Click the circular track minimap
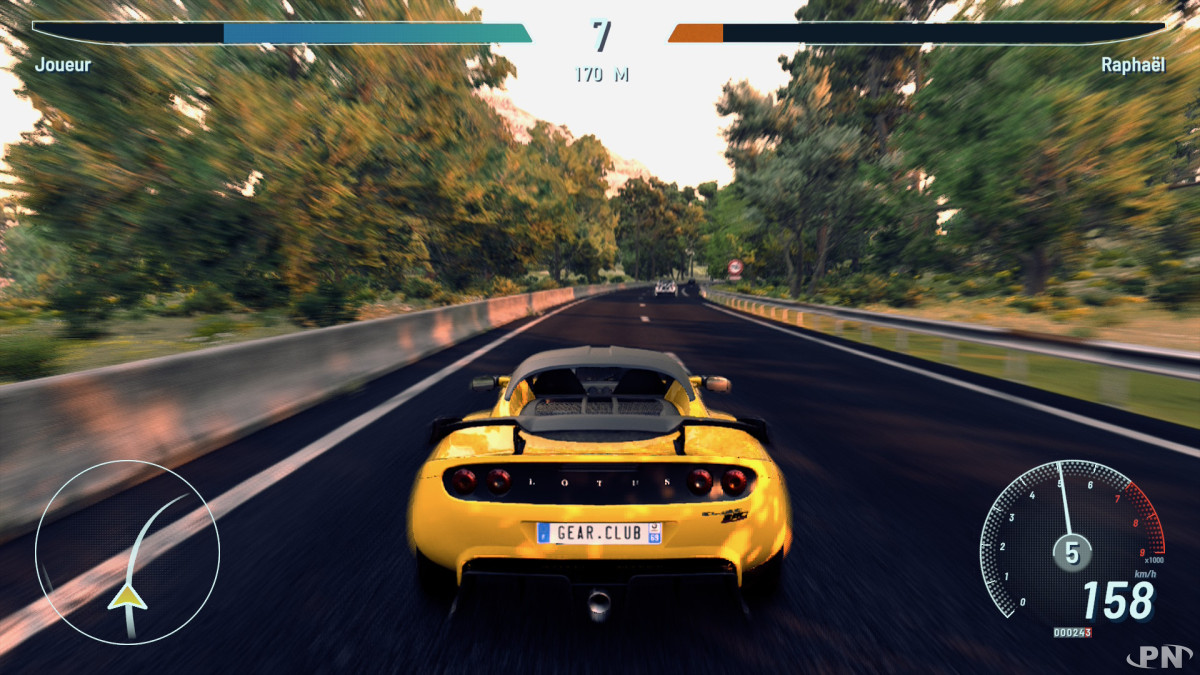Screen dimensions: 1200x675 (x=127, y=552)
